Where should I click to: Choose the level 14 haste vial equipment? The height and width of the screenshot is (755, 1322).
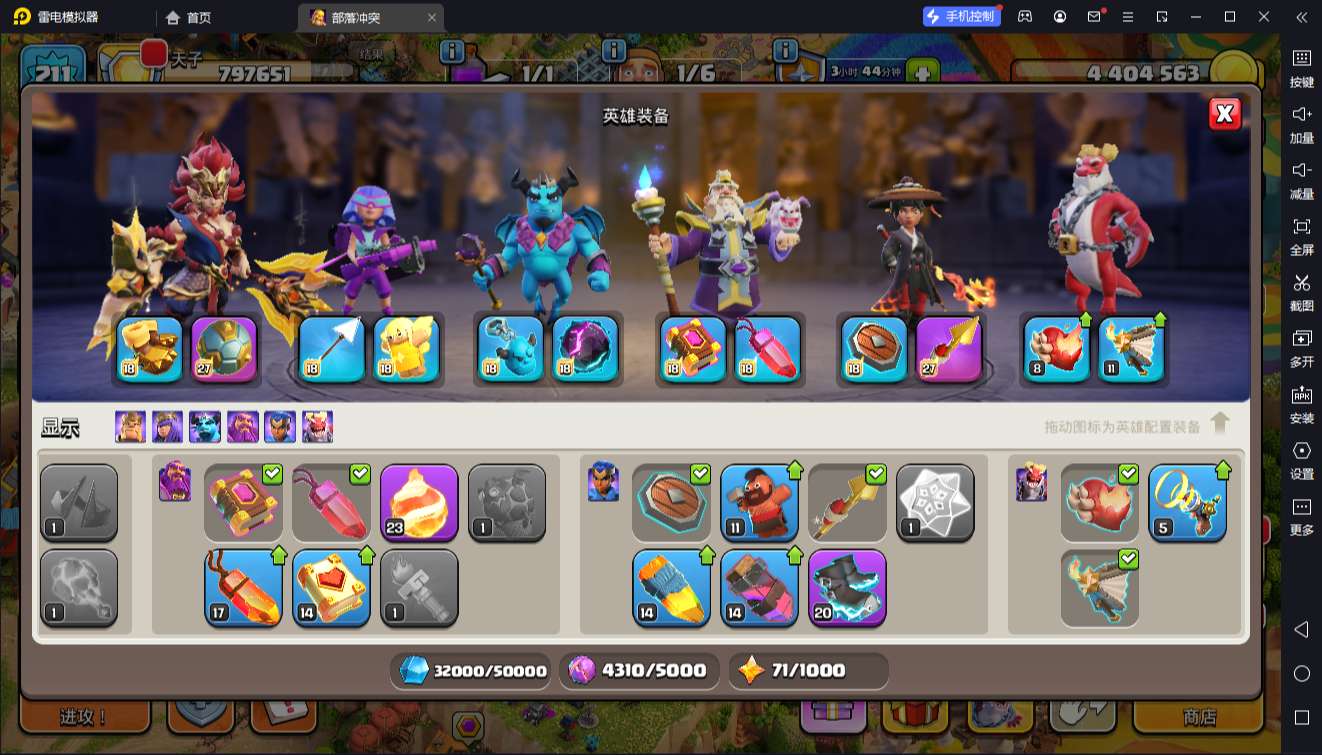759,587
